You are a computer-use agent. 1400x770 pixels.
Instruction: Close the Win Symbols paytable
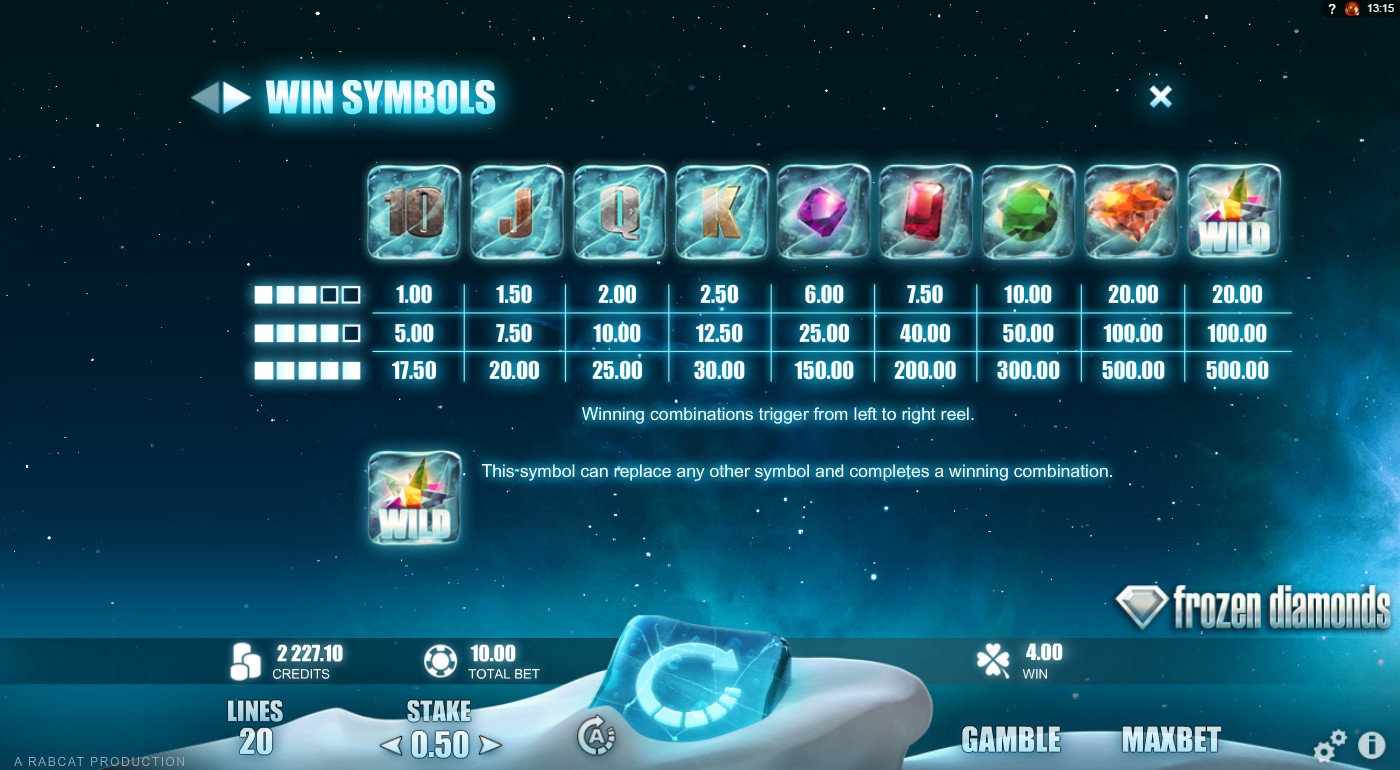point(1160,96)
